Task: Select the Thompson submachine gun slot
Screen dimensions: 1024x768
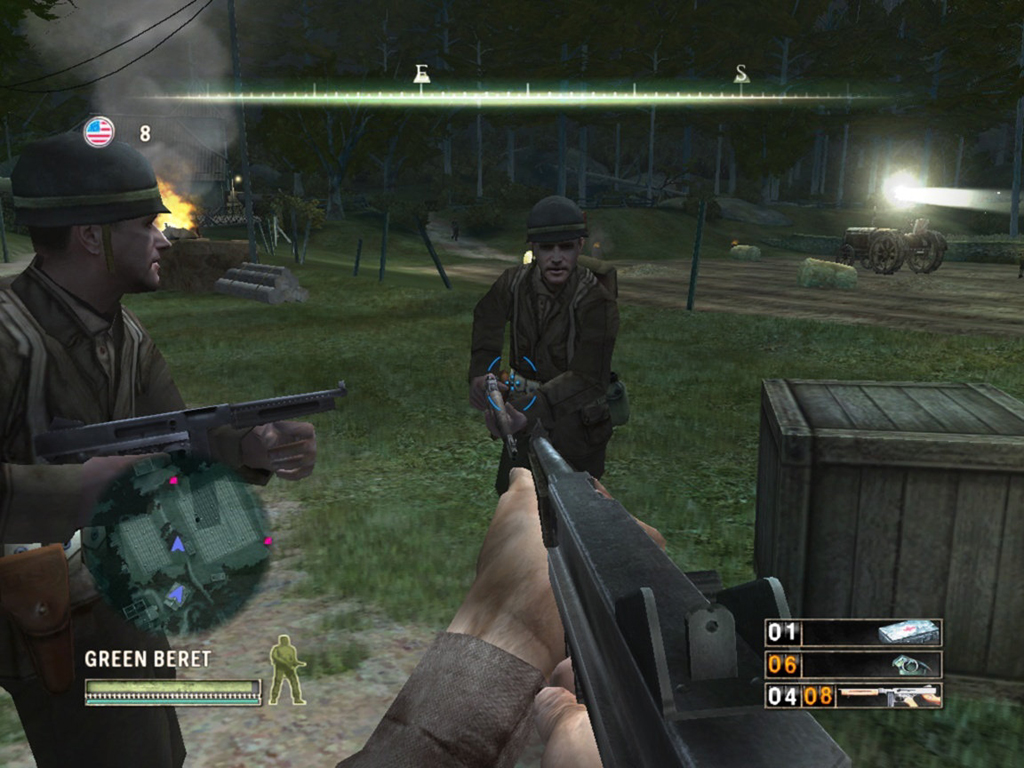Action: [853, 695]
